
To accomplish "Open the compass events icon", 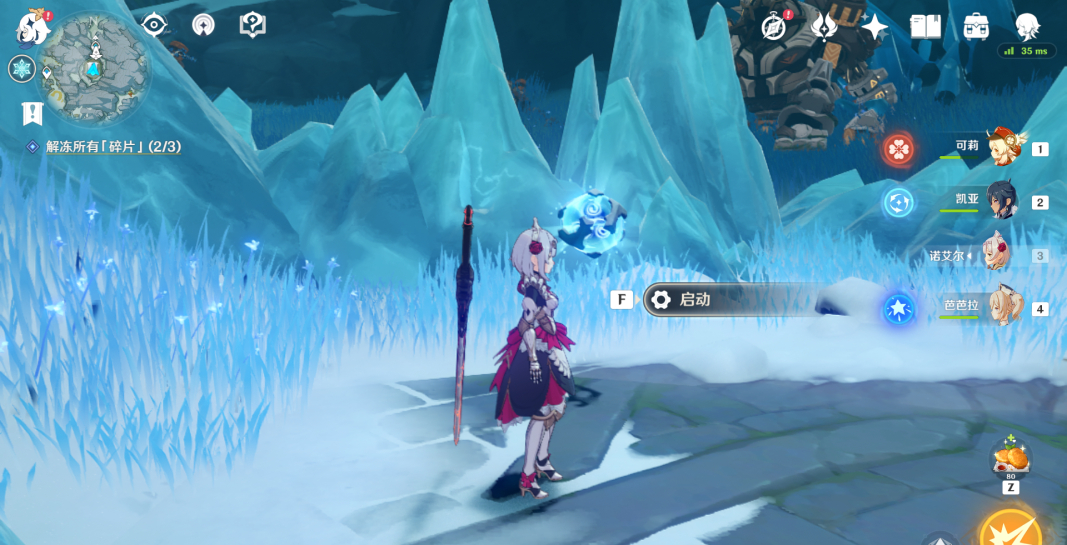I will pyautogui.click(x=773, y=27).
